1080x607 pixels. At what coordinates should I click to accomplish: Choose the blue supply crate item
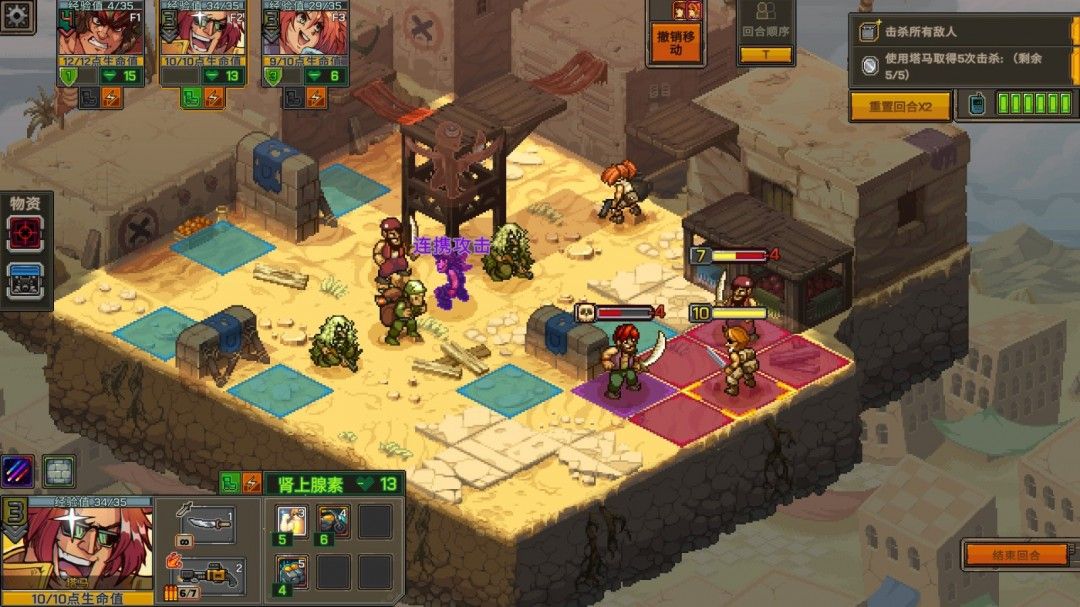point(25,280)
